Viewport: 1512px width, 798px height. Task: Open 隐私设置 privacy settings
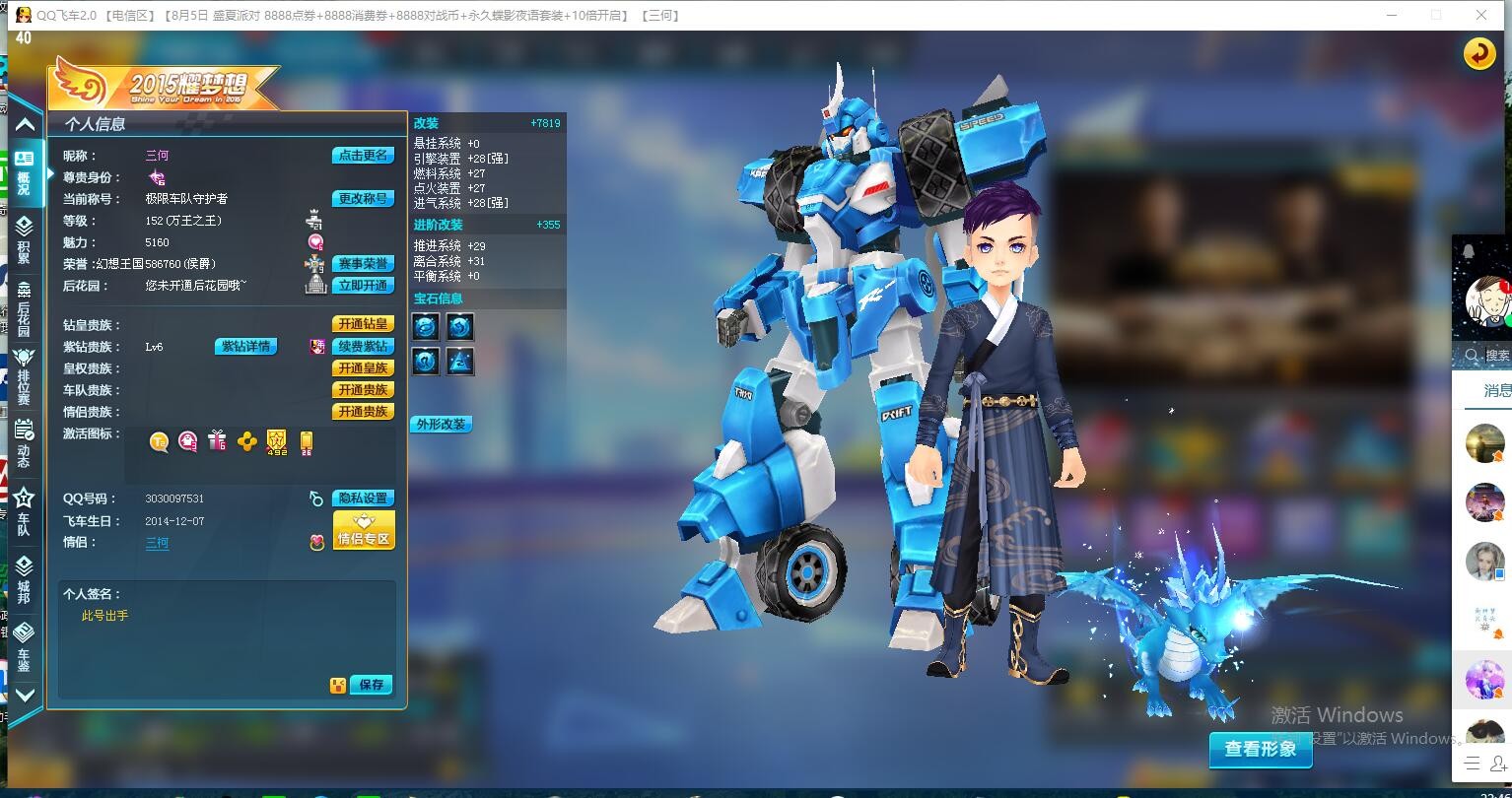click(363, 499)
